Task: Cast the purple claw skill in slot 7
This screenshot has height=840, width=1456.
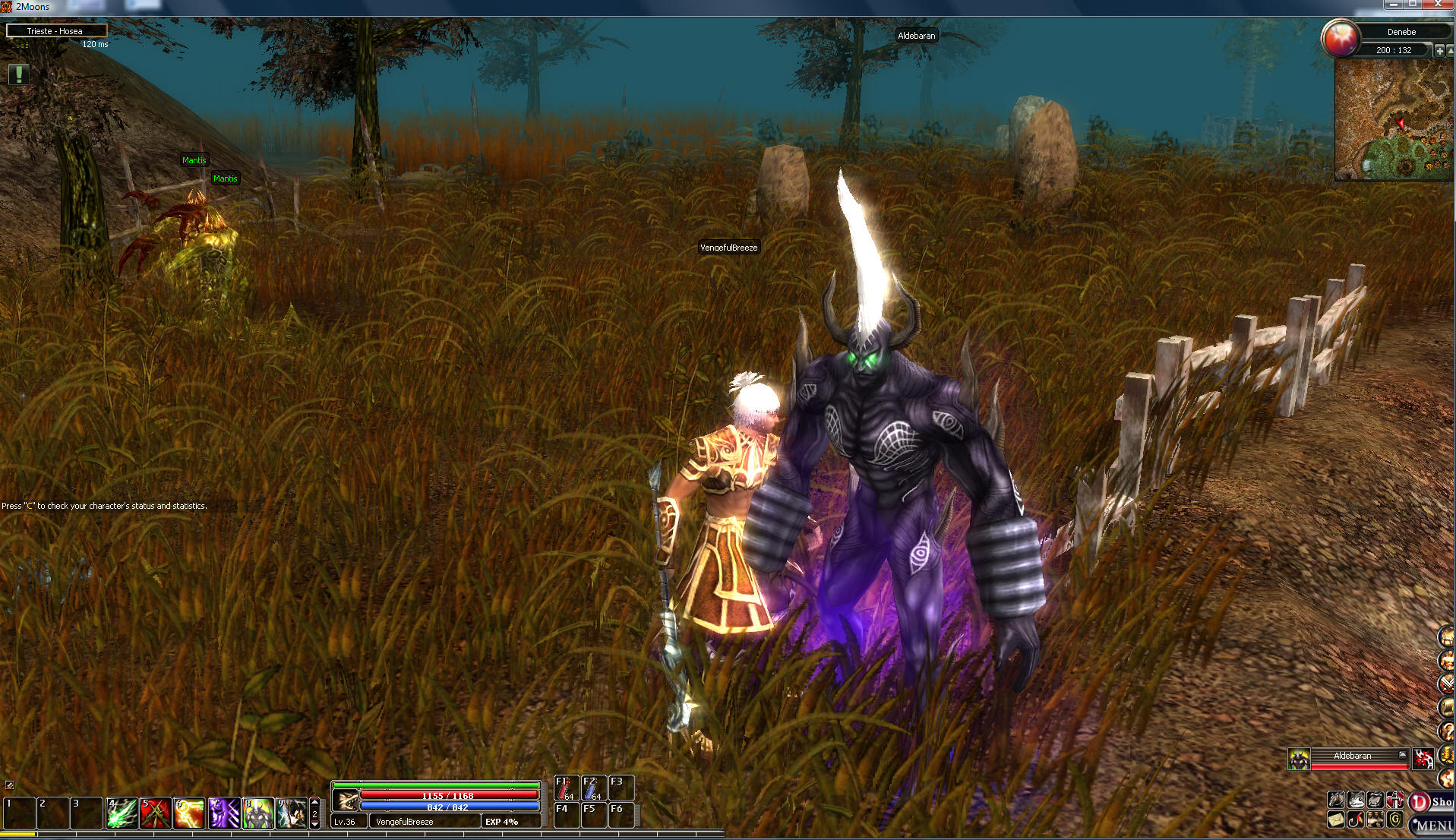Action: [x=223, y=813]
